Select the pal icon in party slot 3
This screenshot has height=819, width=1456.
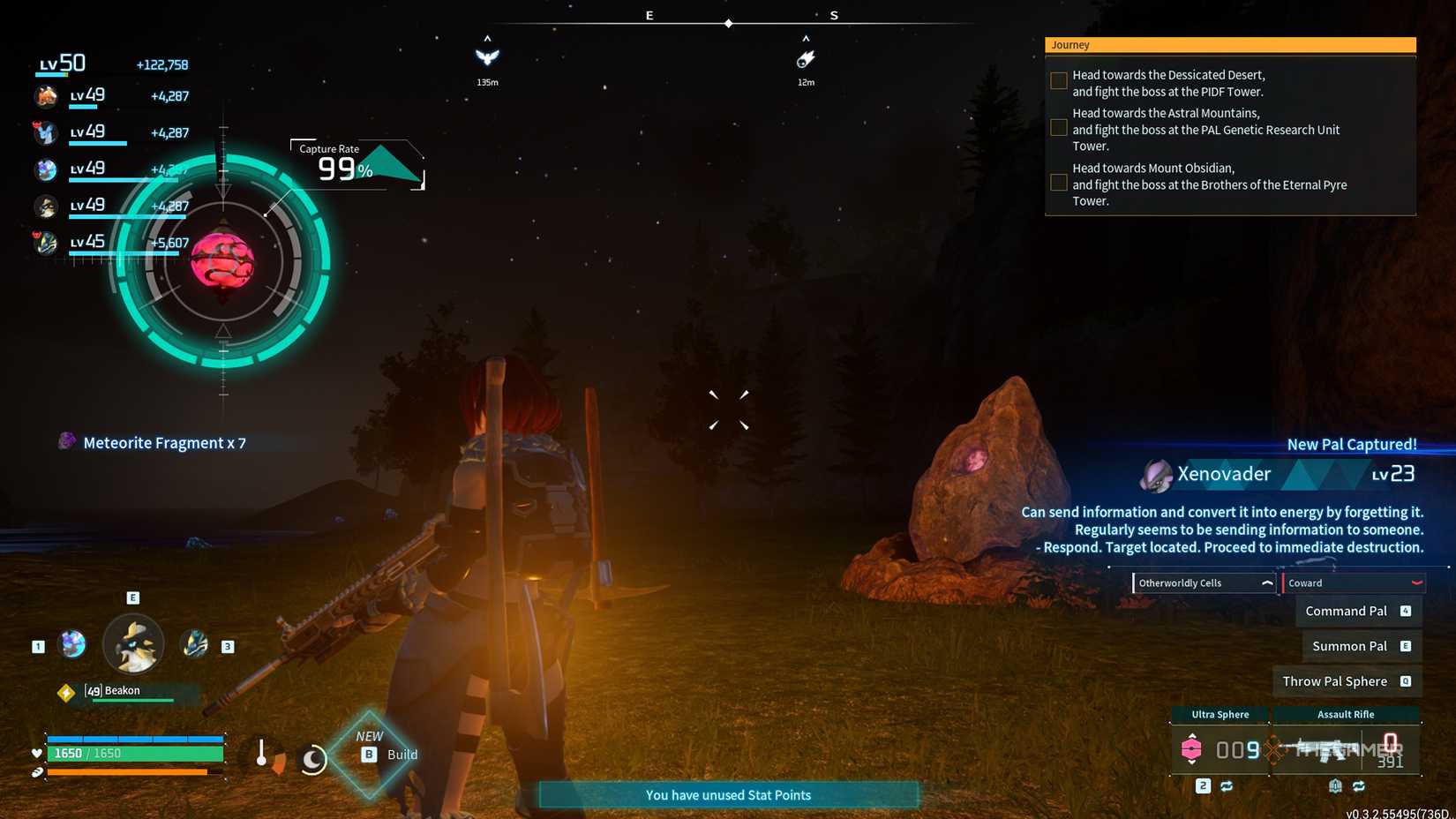click(193, 644)
